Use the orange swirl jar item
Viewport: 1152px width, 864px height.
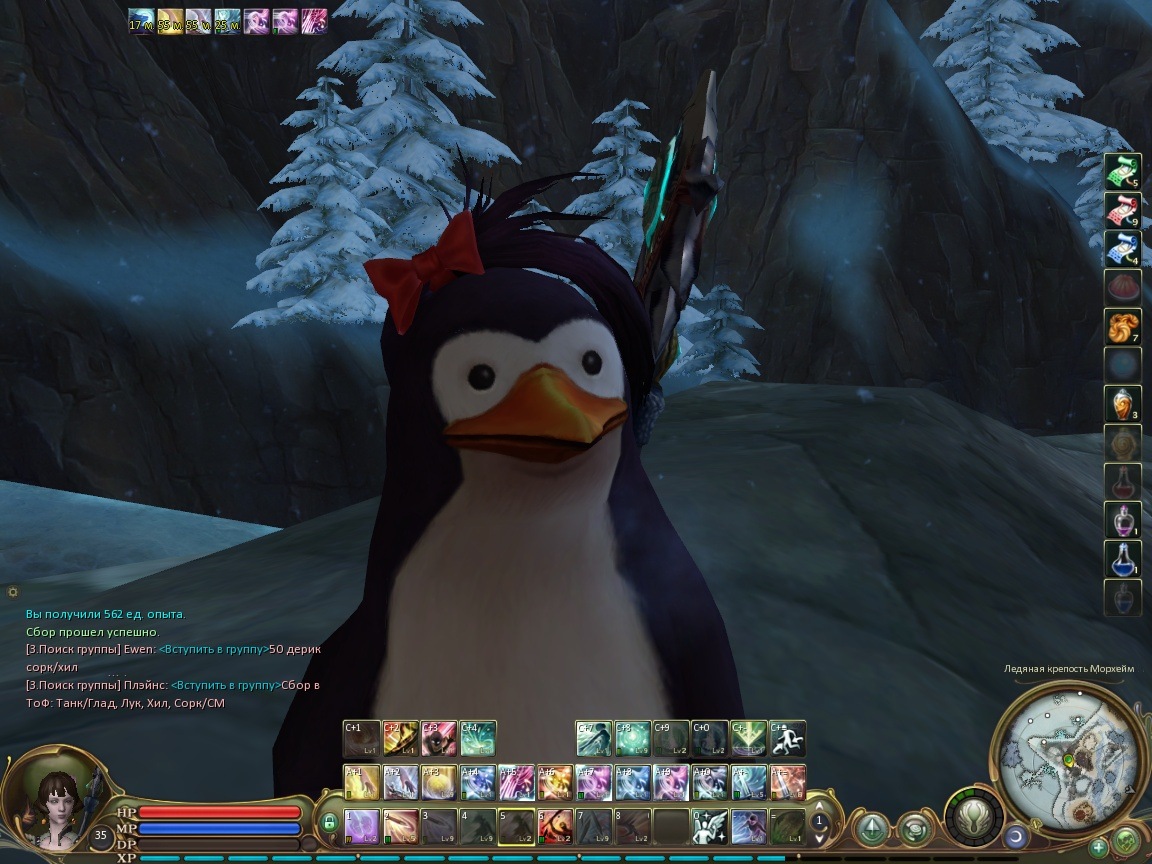click(x=1122, y=404)
